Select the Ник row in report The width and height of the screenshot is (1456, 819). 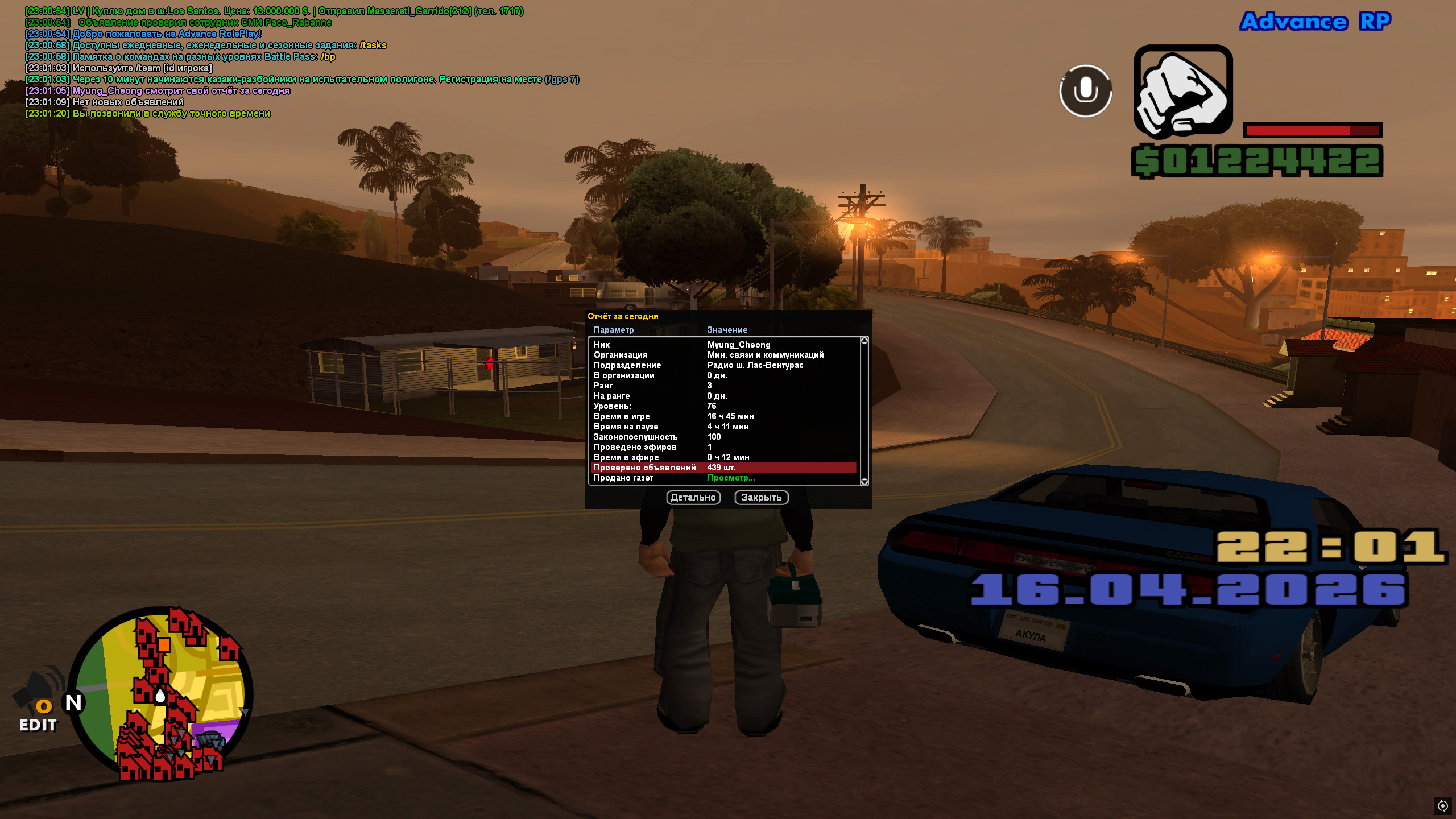coord(723,345)
